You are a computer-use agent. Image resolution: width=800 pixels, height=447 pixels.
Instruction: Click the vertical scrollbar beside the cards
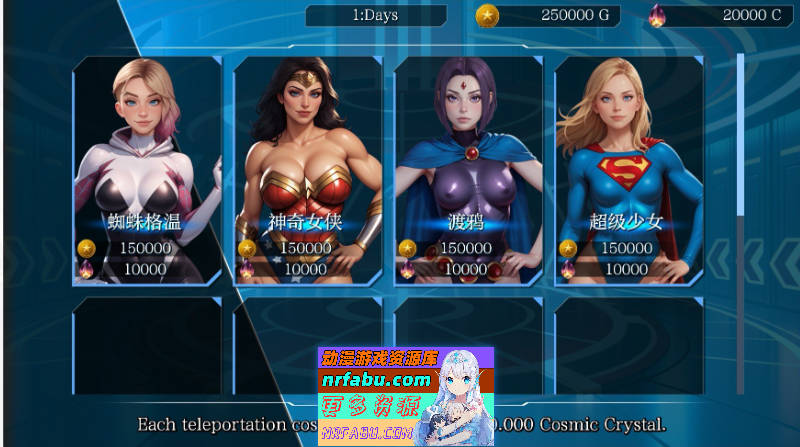pyautogui.click(x=741, y=135)
